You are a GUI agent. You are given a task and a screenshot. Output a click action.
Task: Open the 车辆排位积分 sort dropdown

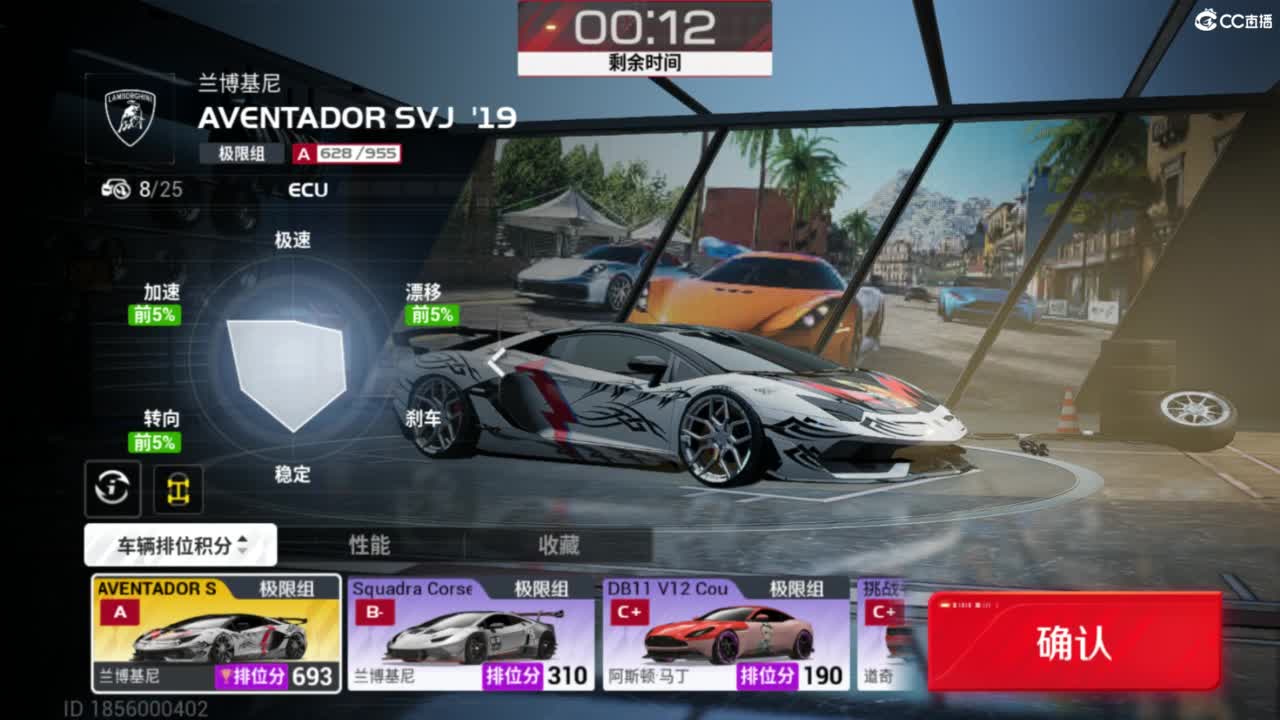[x=181, y=545]
